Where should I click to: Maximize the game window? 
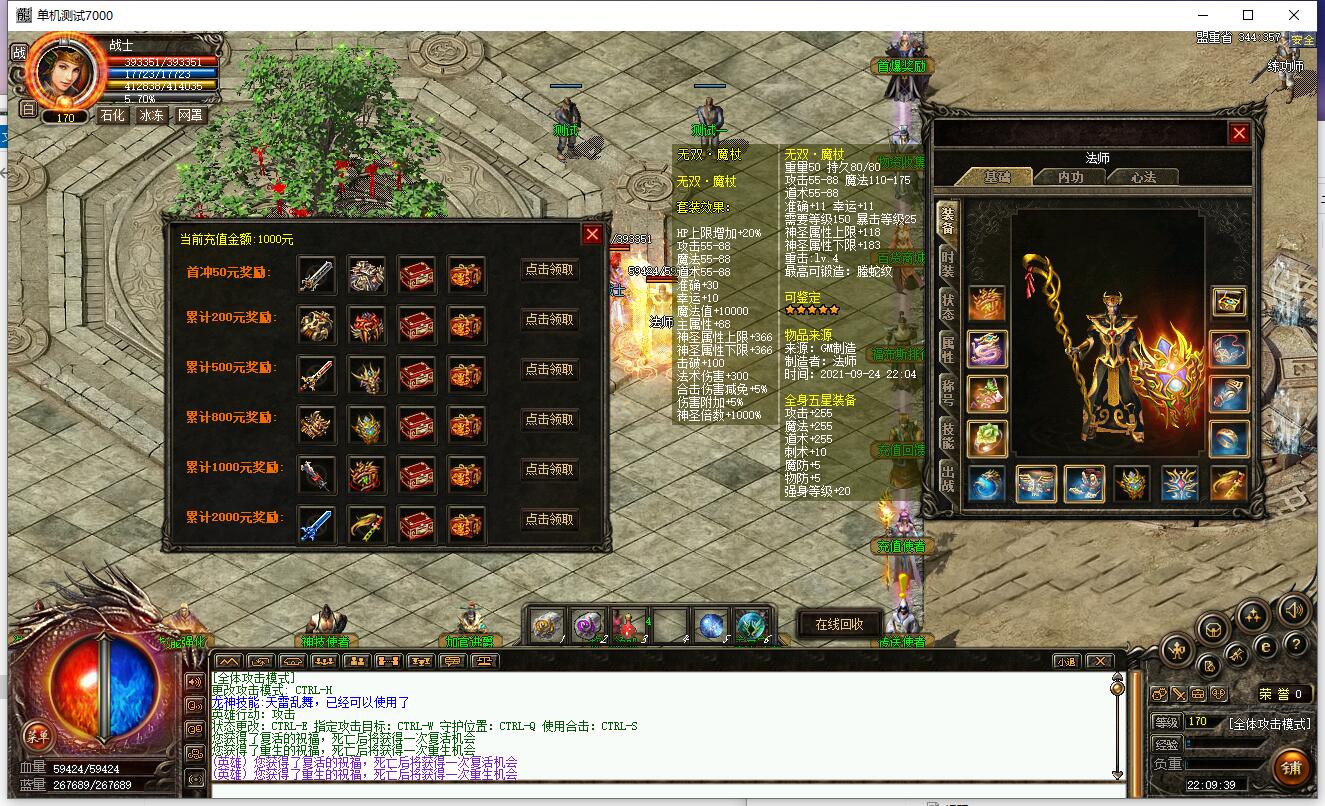(1248, 15)
